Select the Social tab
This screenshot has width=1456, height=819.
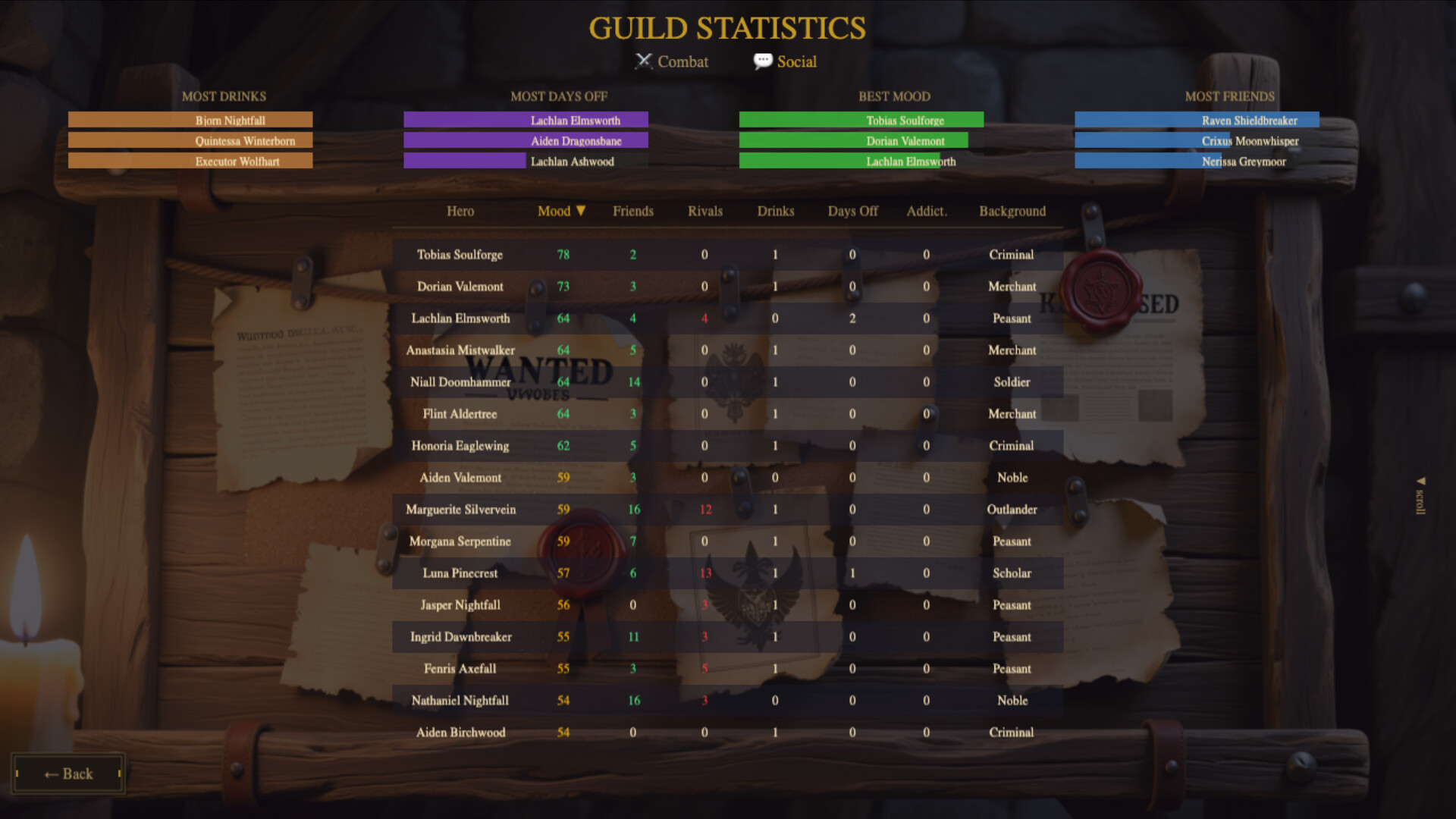[x=785, y=61]
